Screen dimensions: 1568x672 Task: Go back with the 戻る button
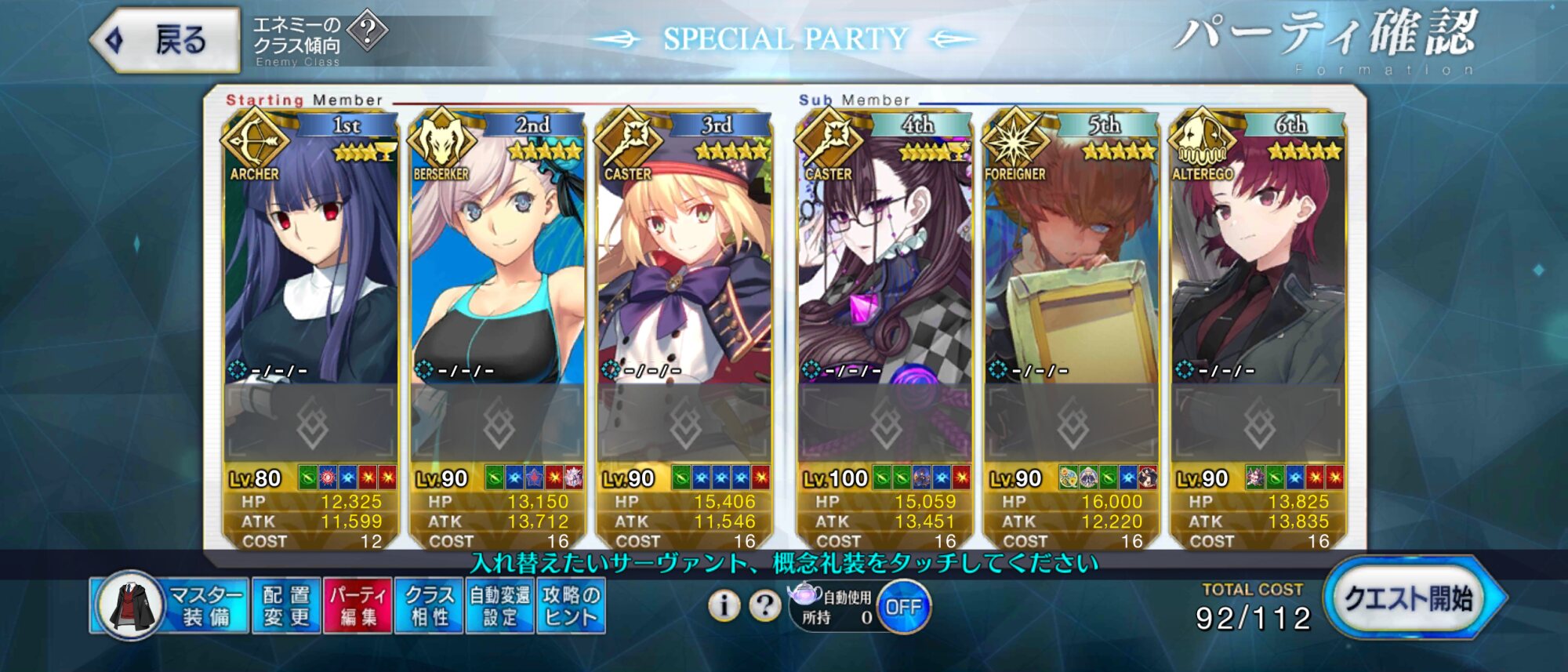[x=166, y=40]
